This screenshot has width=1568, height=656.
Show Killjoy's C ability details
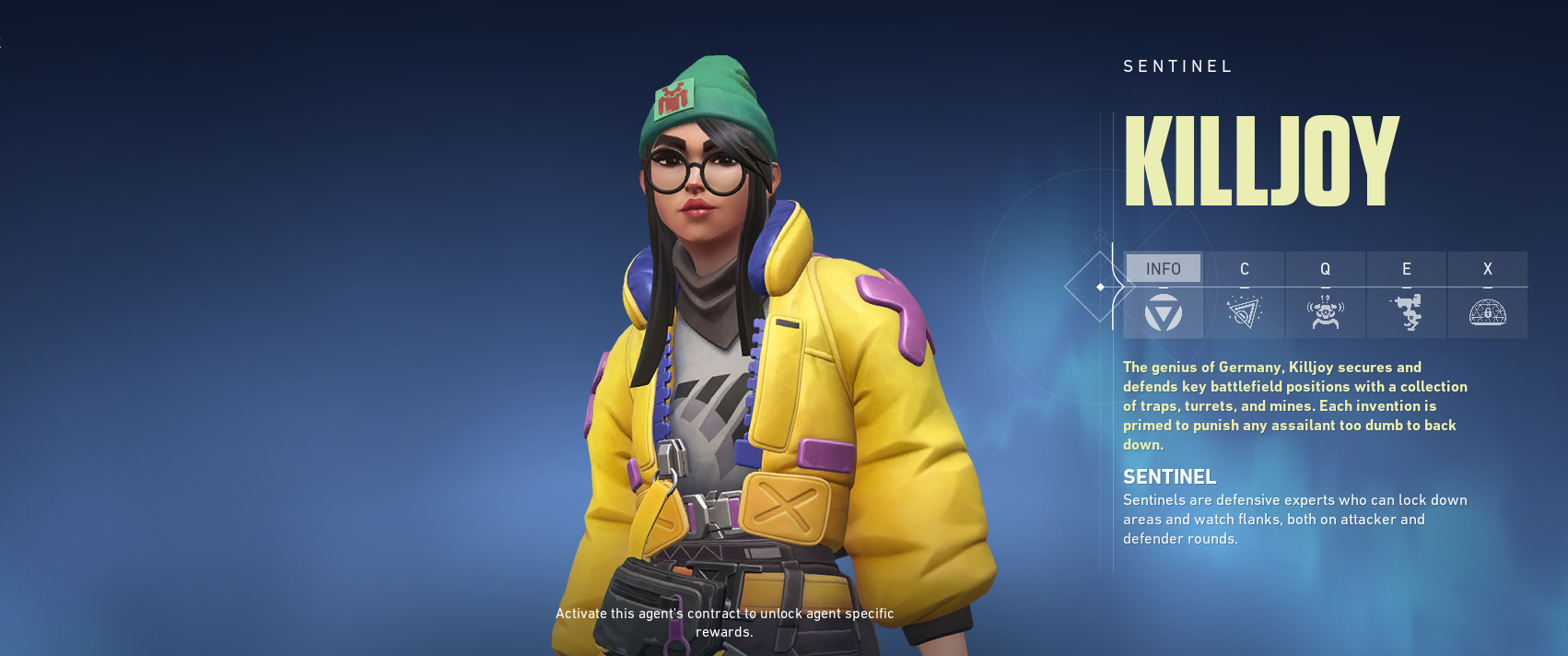tap(1245, 294)
